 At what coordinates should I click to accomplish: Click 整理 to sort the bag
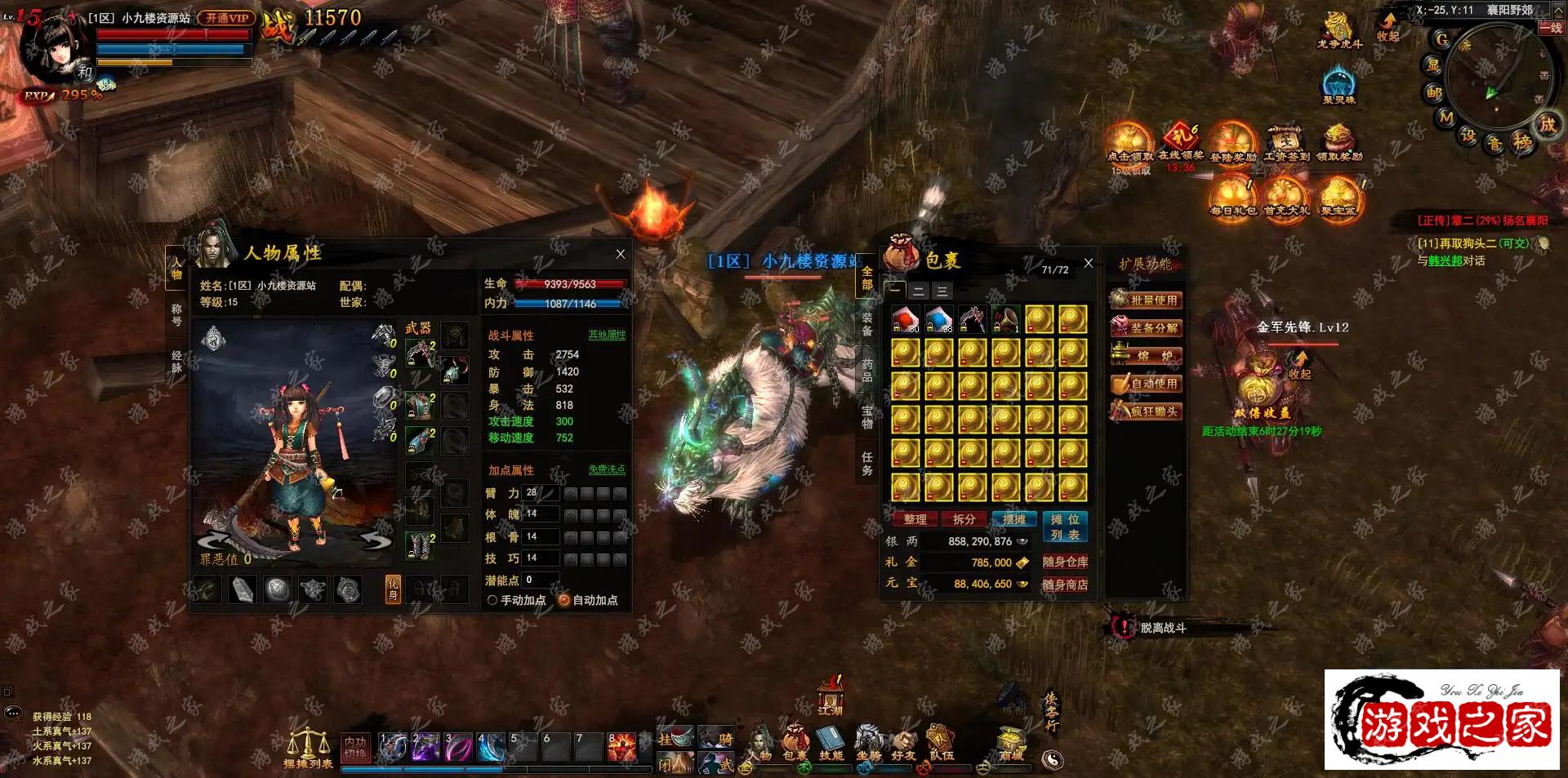click(915, 519)
